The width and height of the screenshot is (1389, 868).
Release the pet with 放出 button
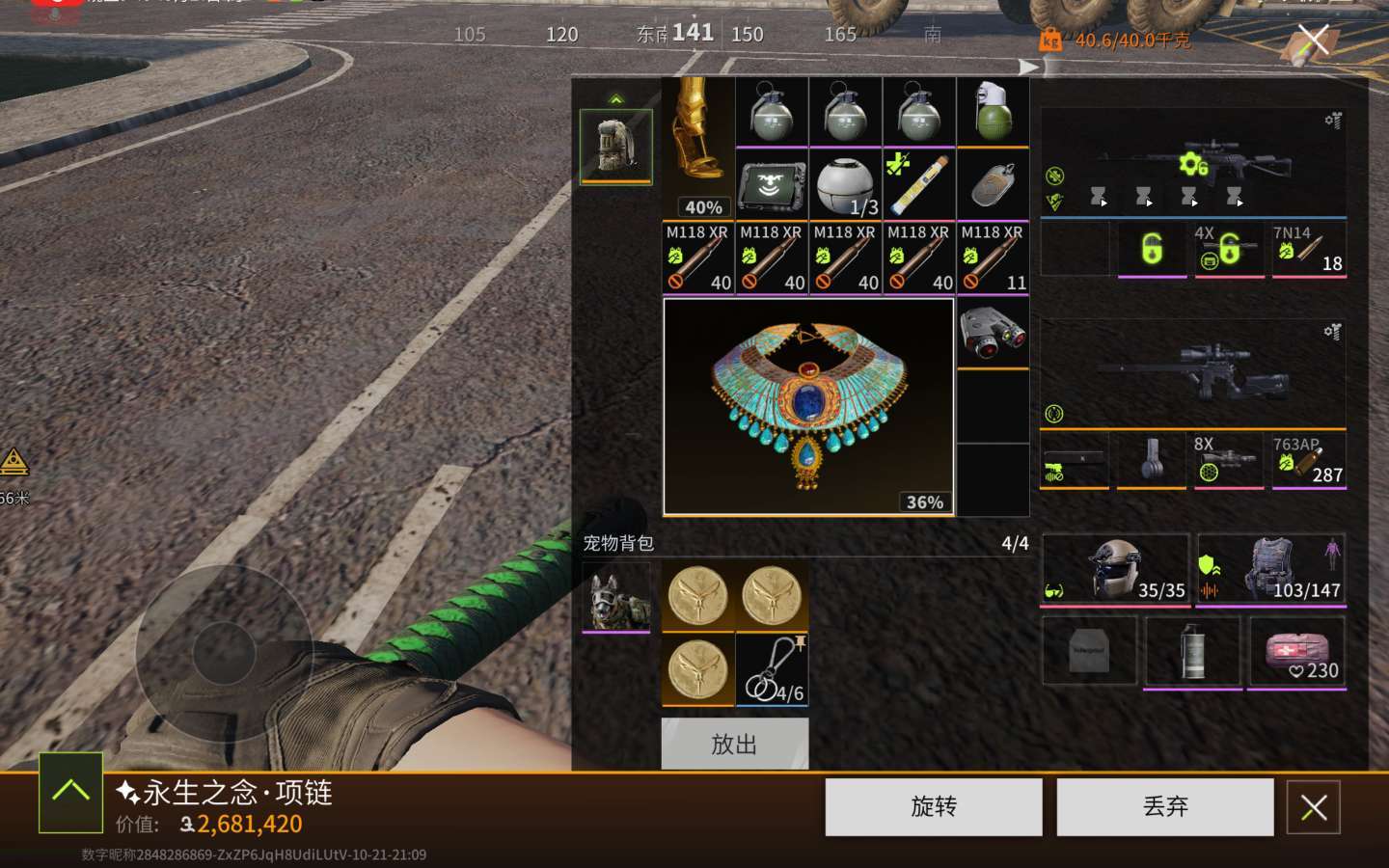[734, 744]
